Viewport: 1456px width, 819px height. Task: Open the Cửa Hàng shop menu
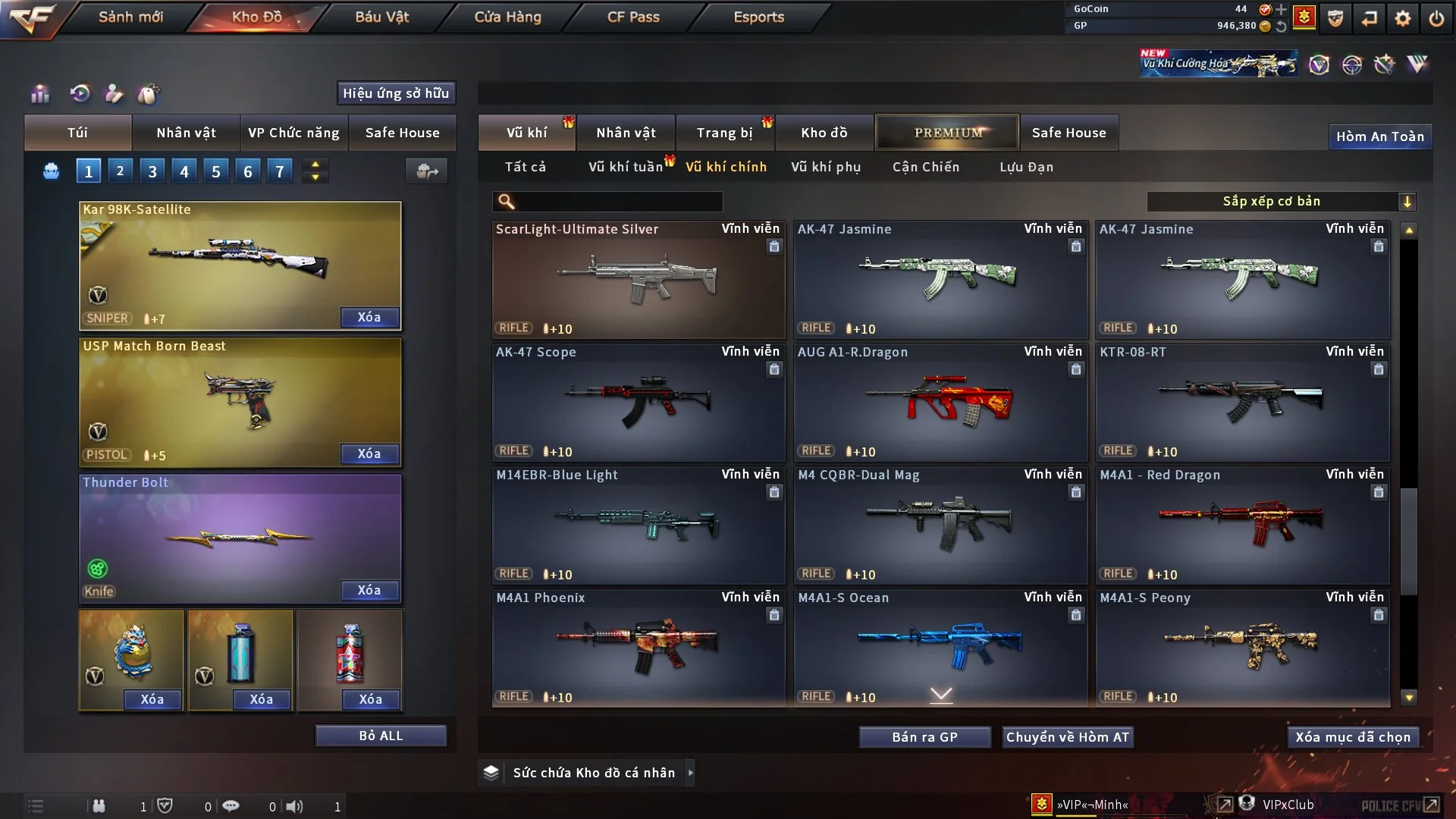click(507, 17)
